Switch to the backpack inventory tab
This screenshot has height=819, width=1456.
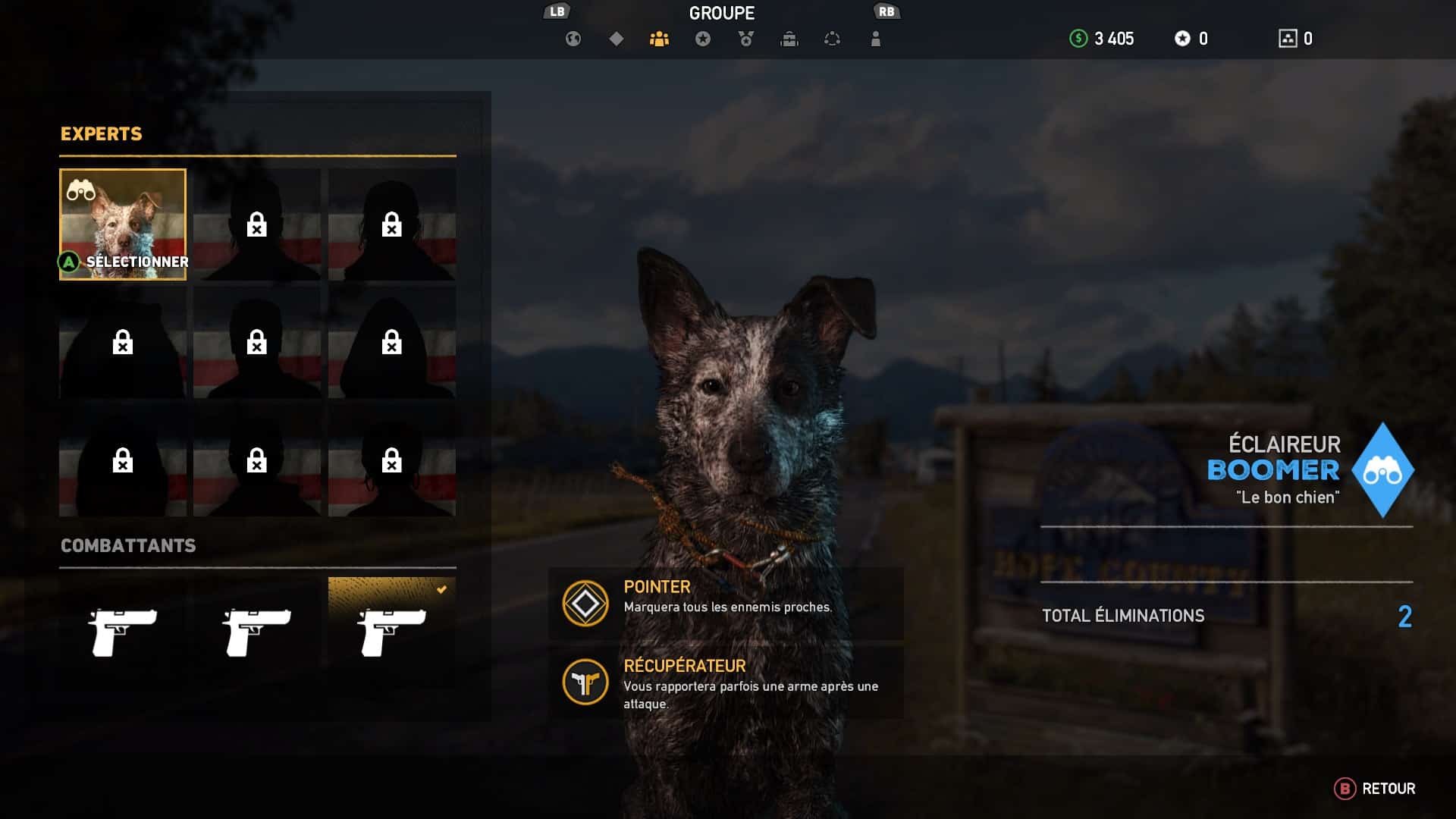click(x=789, y=39)
